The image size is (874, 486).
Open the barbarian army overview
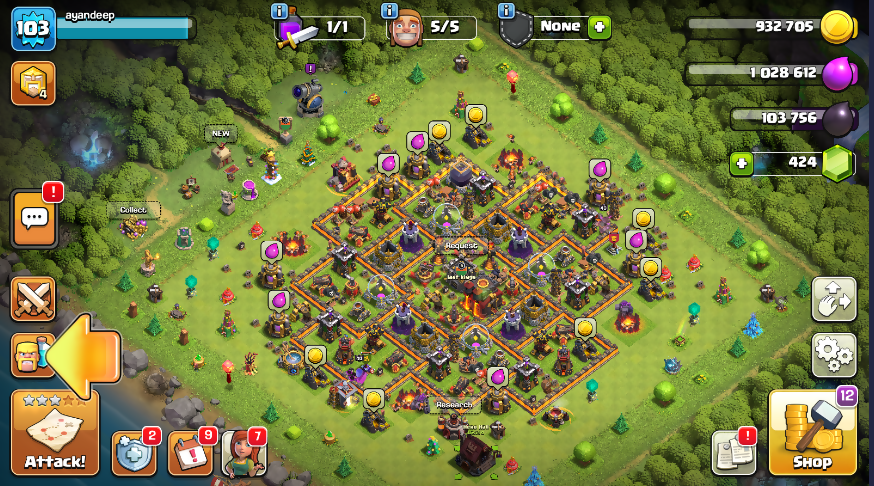[28, 354]
